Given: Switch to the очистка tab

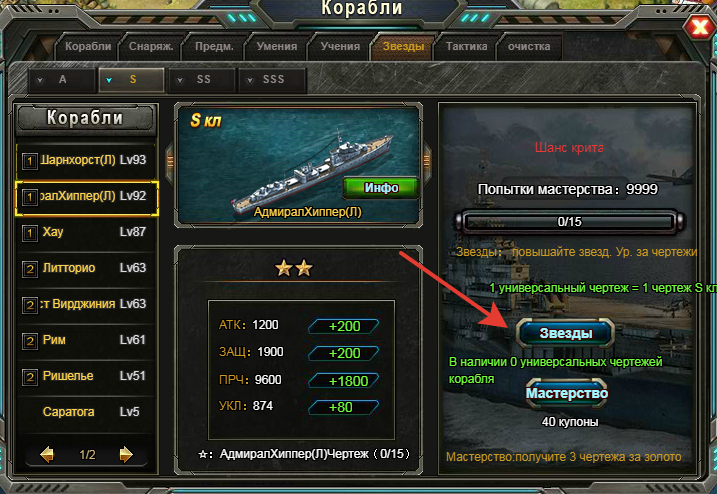Looking at the screenshot, I should 529,46.
